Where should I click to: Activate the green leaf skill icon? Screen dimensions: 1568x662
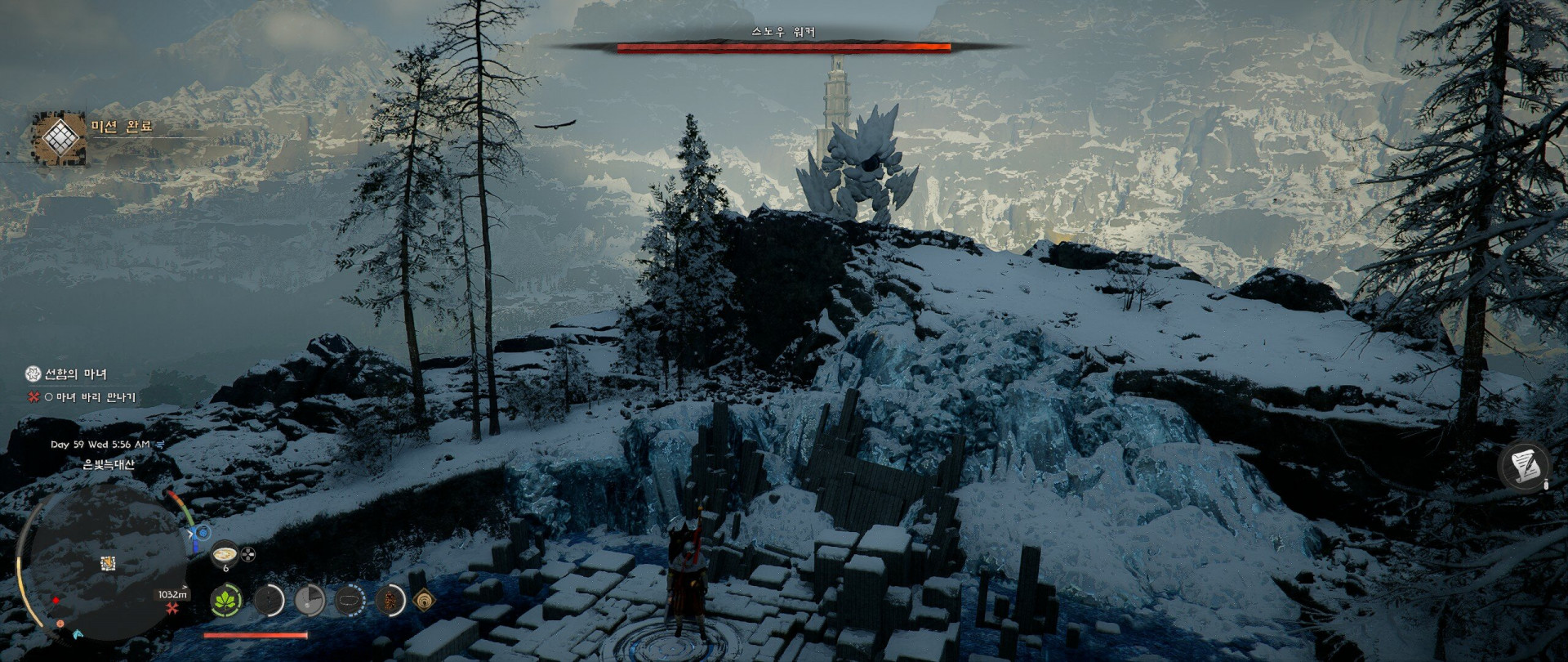point(226,602)
